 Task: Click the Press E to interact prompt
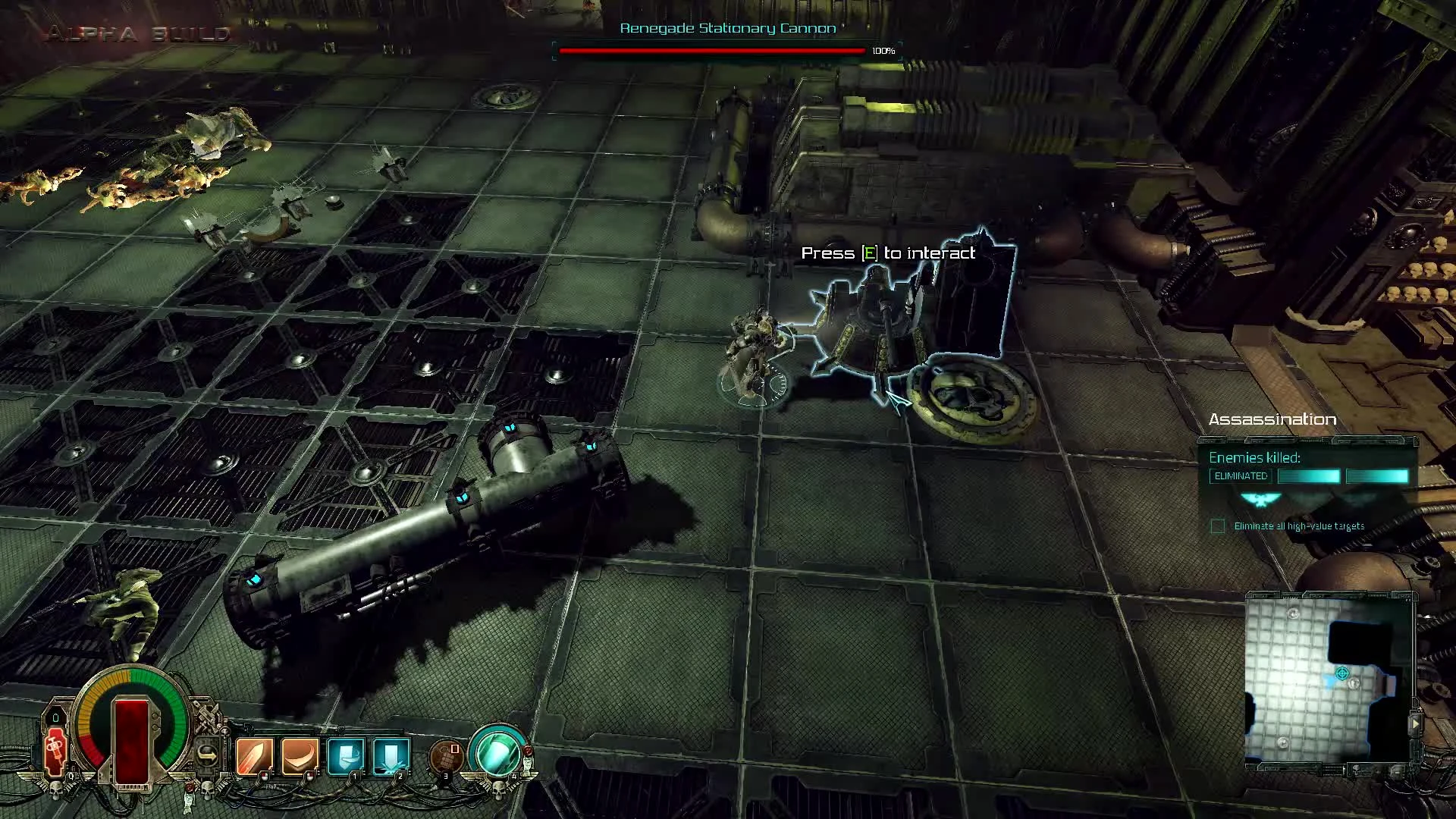(887, 253)
